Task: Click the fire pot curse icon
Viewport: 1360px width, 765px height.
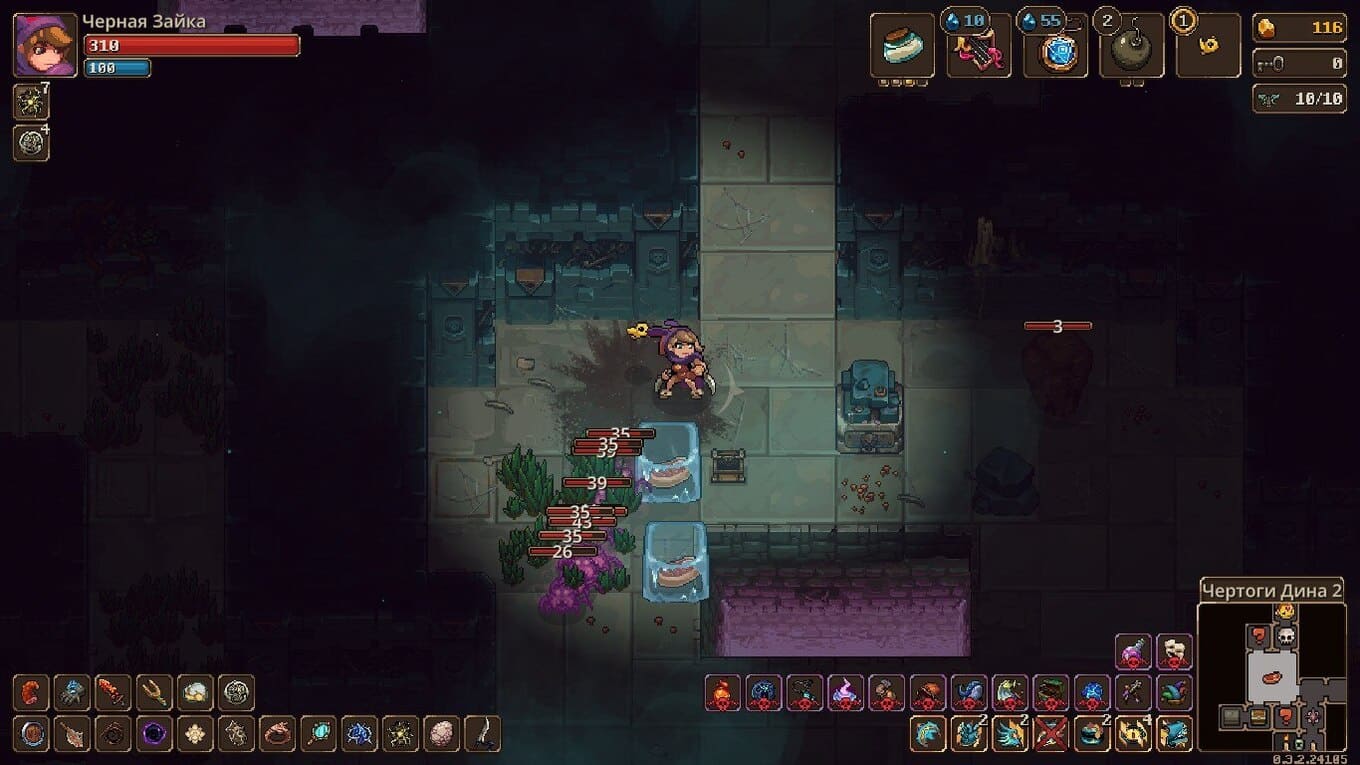Action: [x=722, y=693]
